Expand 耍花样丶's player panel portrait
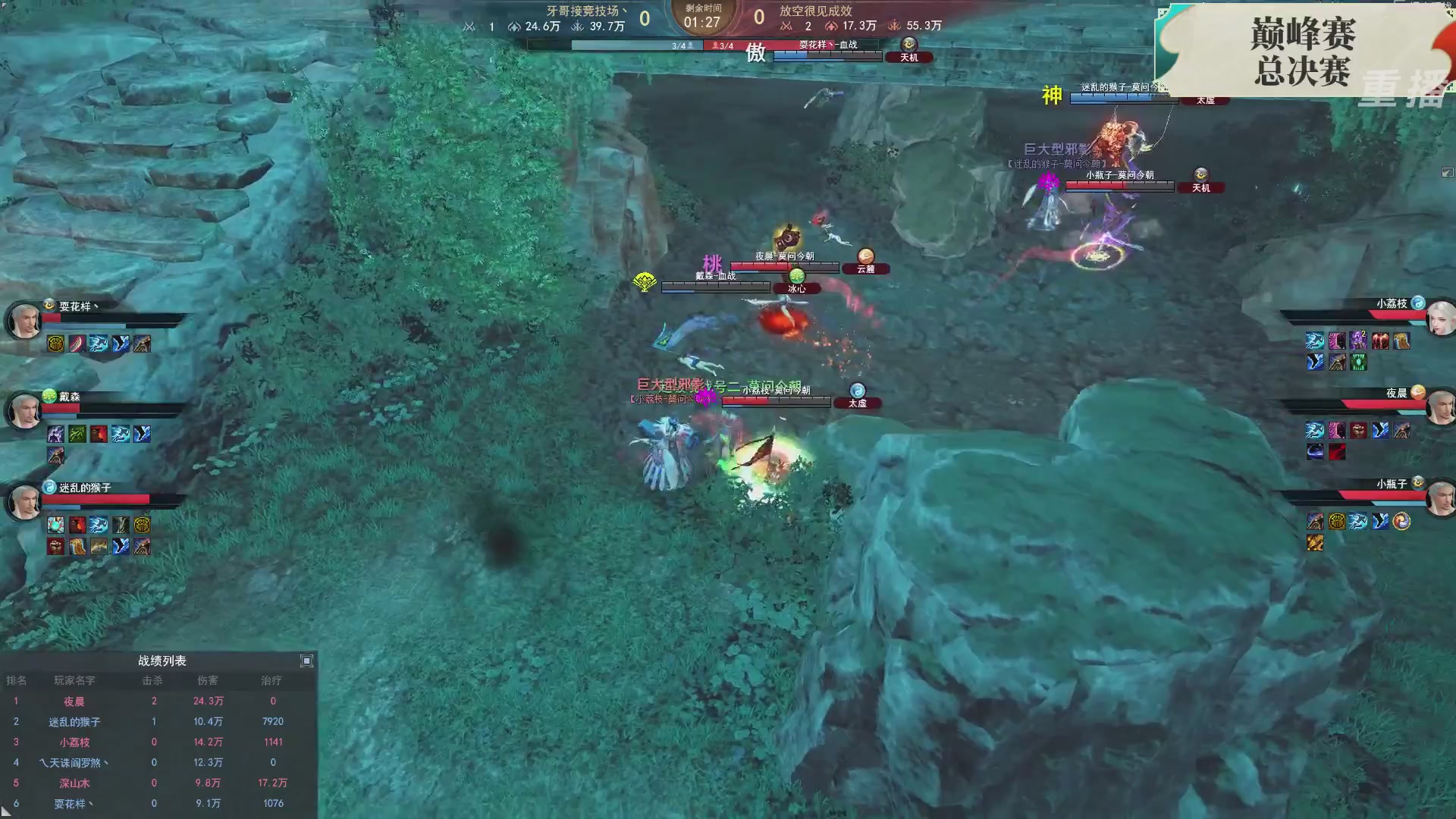Screen dimensions: 1456x819 pyautogui.click(x=24, y=320)
